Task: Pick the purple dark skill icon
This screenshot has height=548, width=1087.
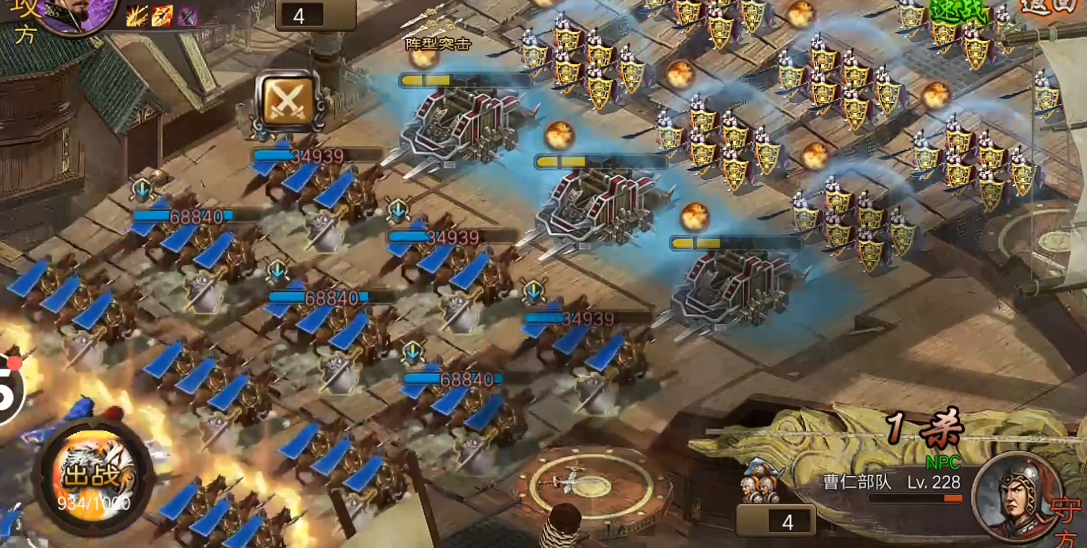Action: [x=187, y=15]
